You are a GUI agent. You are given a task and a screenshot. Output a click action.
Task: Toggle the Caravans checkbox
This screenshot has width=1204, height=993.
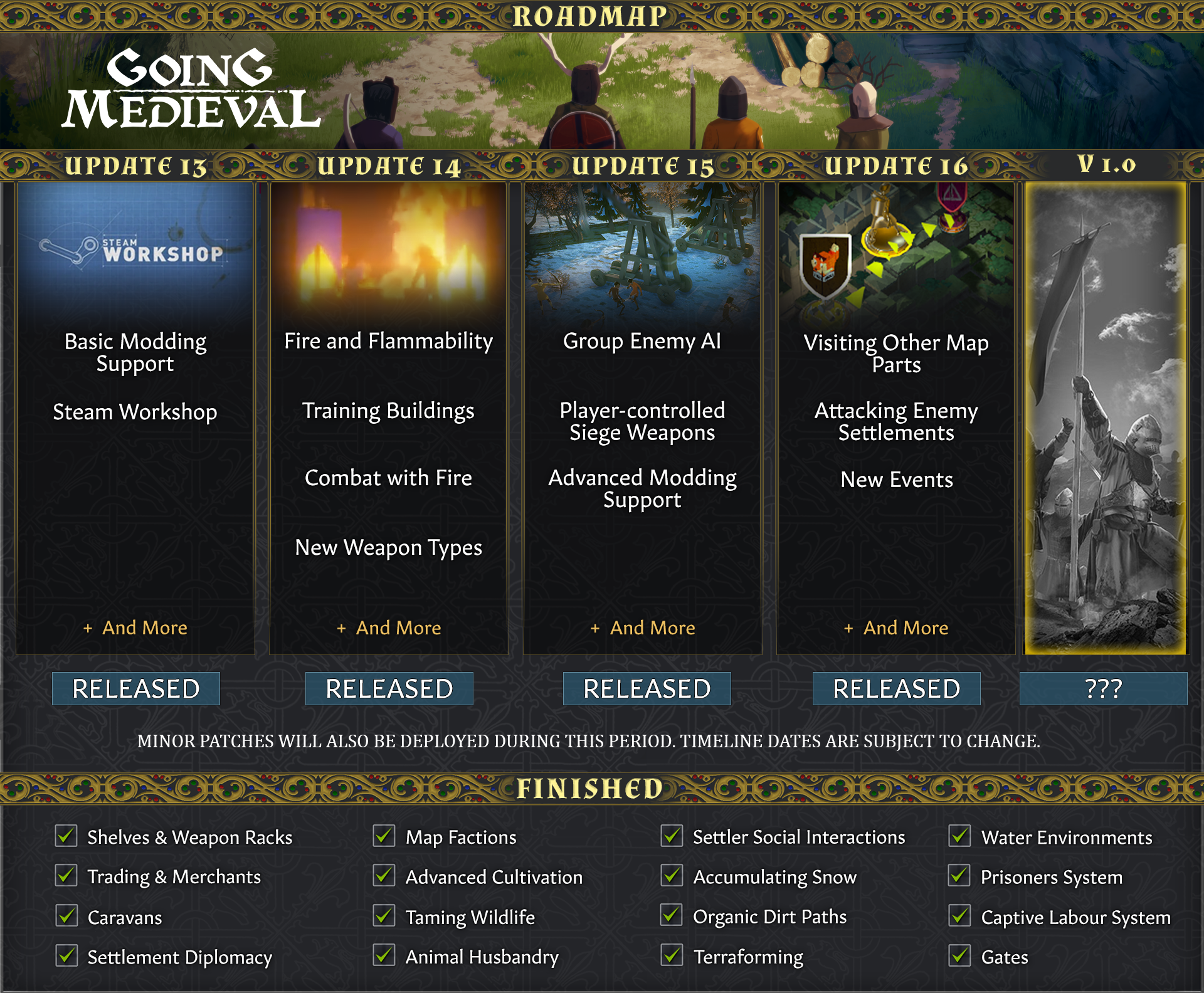coord(66,916)
